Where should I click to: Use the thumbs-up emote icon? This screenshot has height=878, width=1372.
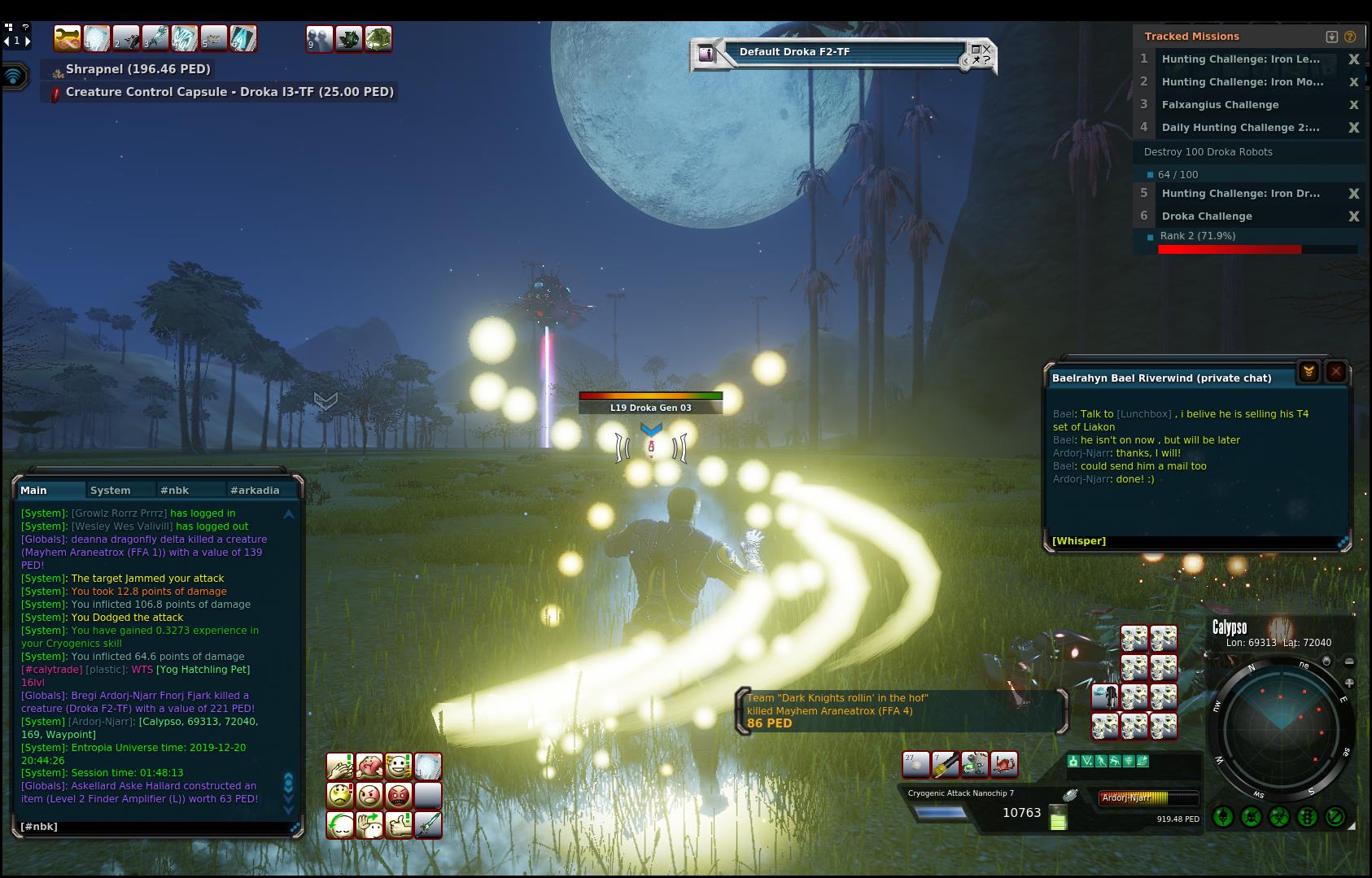point(399,824)
